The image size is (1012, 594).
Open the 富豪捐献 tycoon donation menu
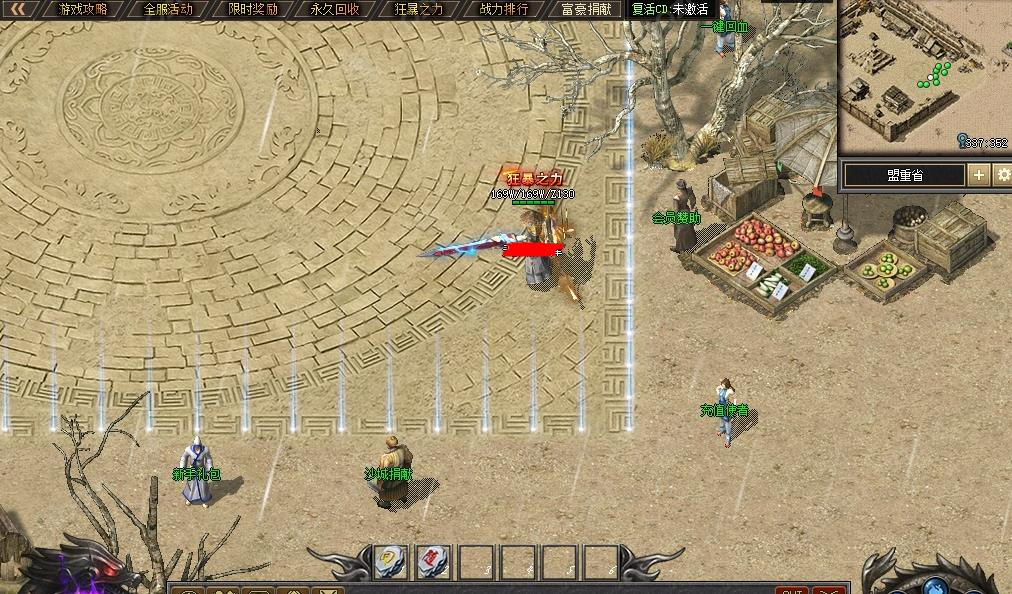pos(587,9)
